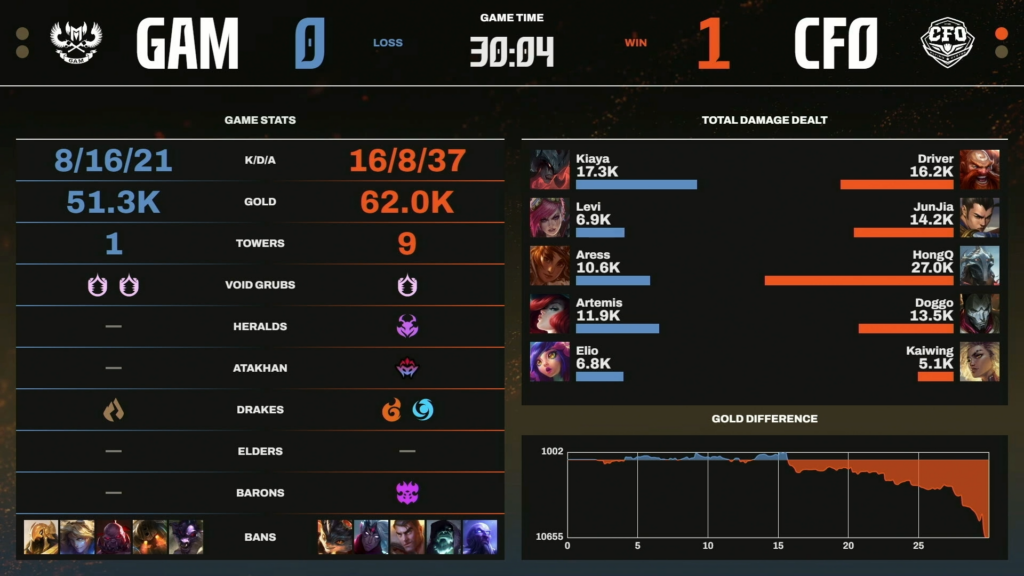Select Levi's champion portrait
Viewport: 1024px width, 576px height.
(x=549, y=217)
